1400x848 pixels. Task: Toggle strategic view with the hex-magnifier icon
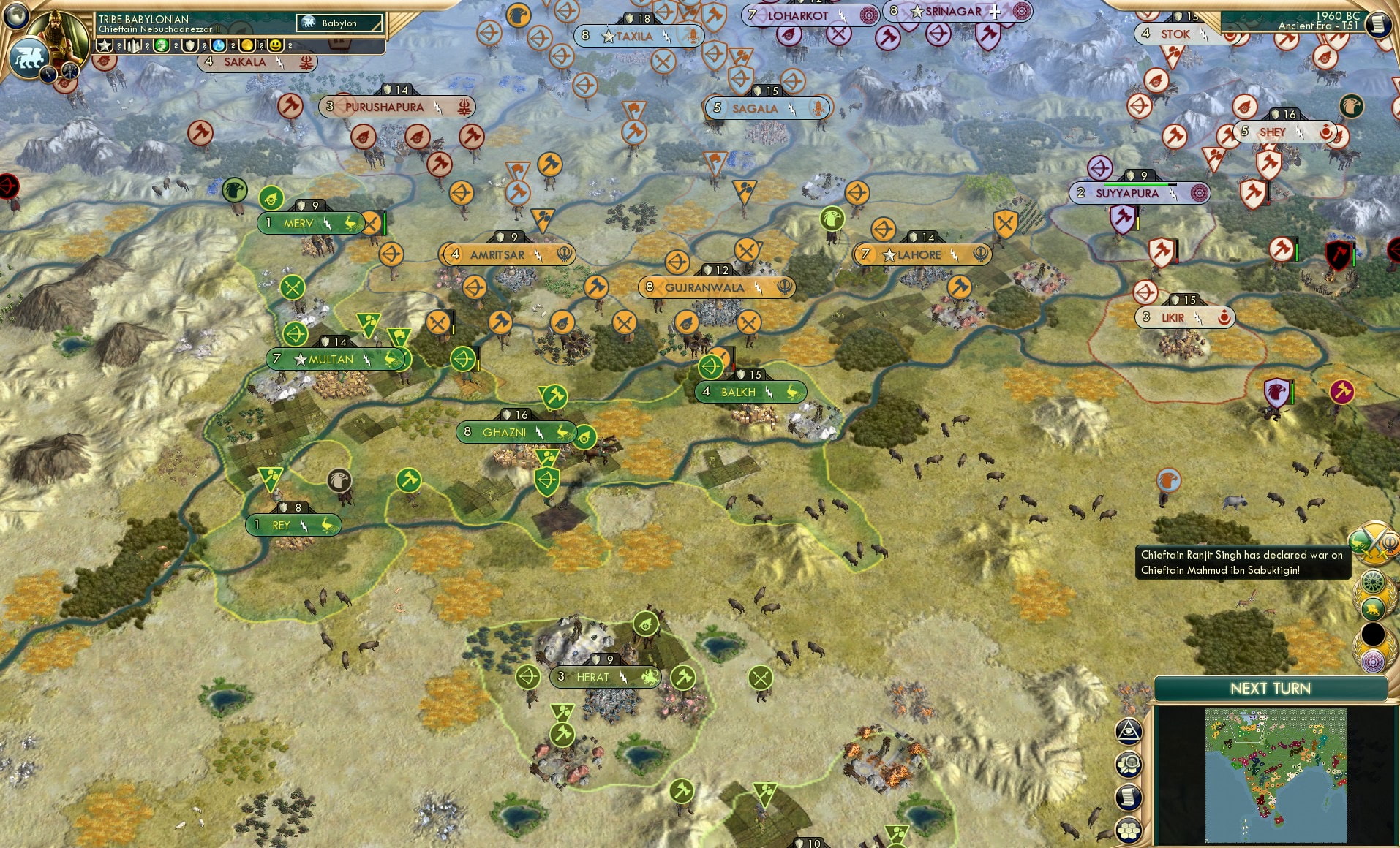[1129, 764]
